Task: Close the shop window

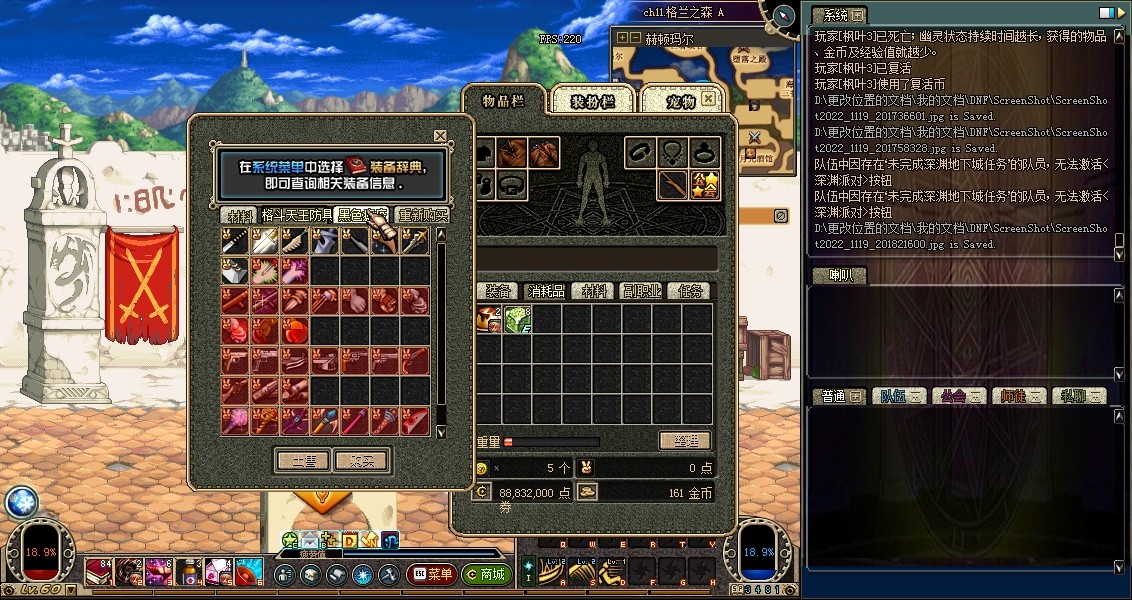Action: tap(440, 135)
